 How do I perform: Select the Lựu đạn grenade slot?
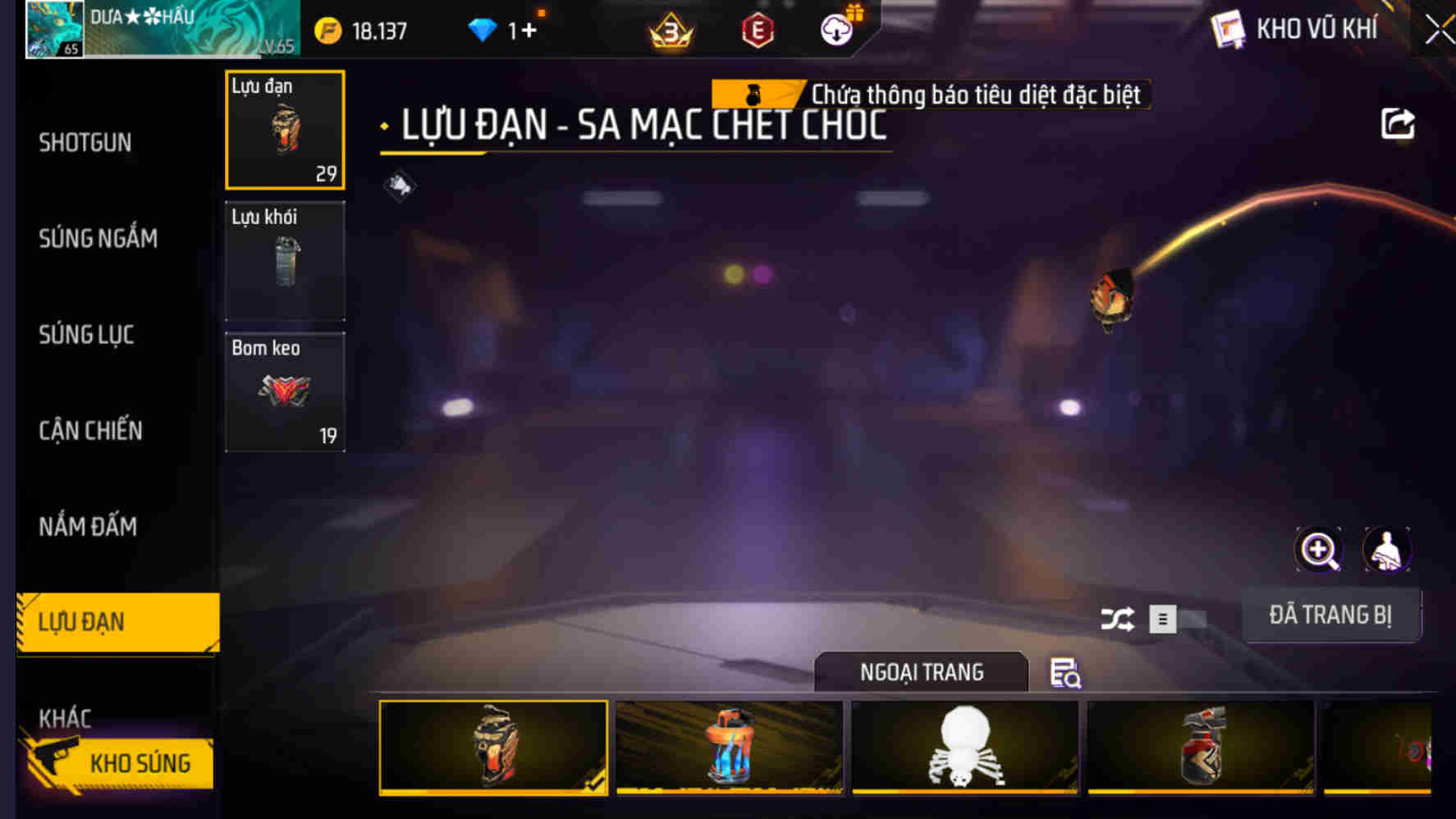tap(285, 130)
